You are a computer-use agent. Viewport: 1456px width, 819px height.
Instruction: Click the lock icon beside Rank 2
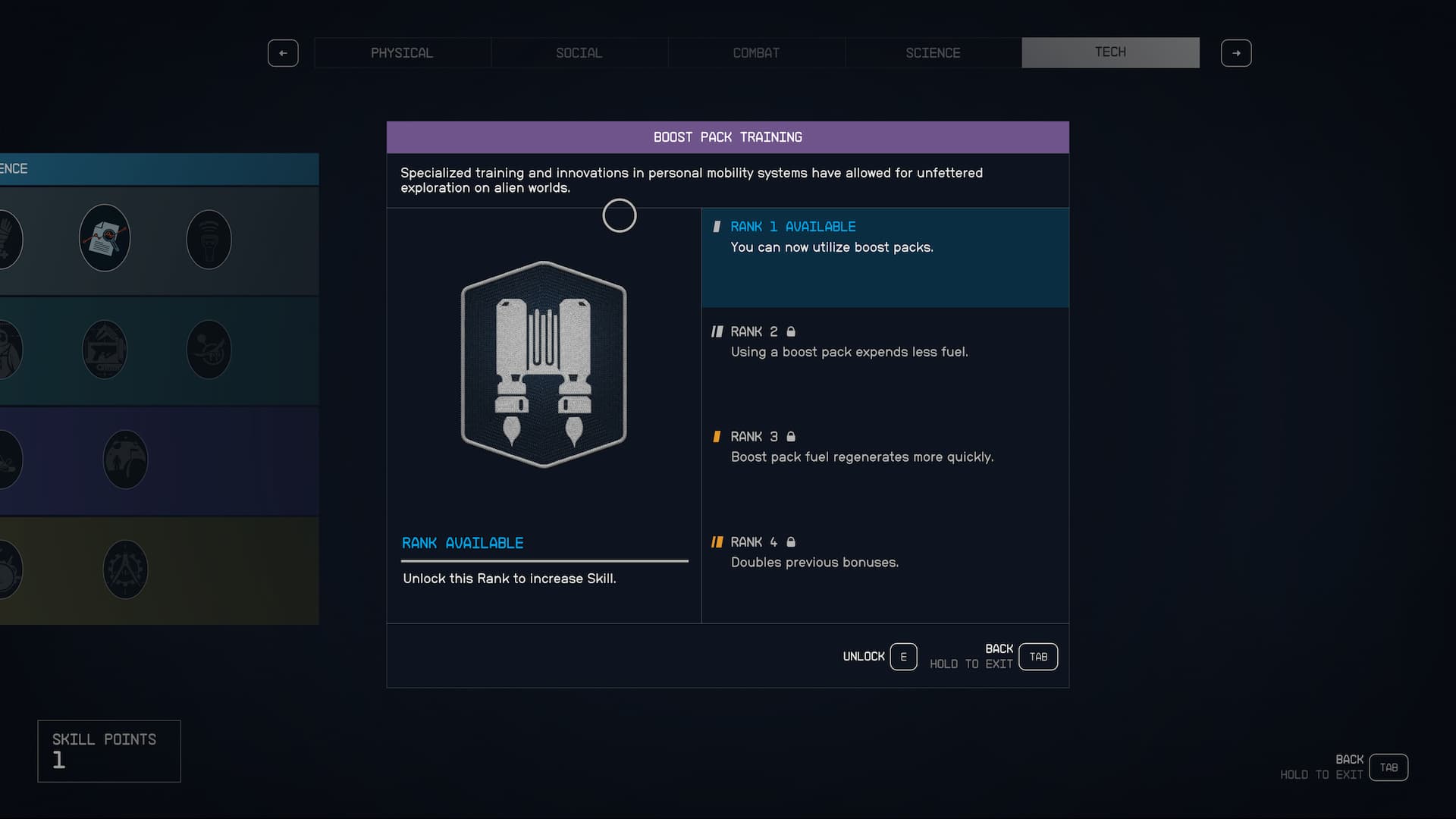tap(791, 331)
